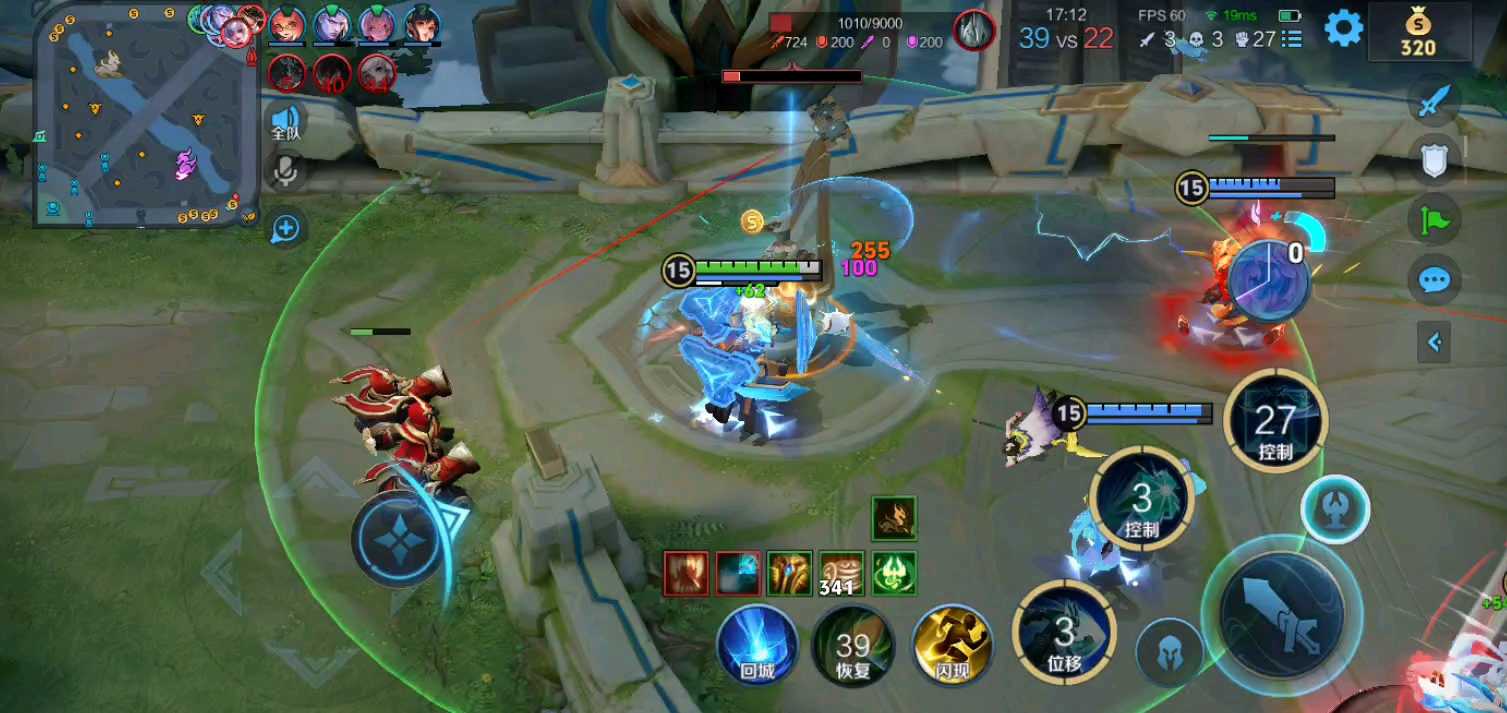Image resolution: width=1507 pixels, height=713 pixels.
Task: Trigger the 位移 dash skill
Action: point(1064,632)
